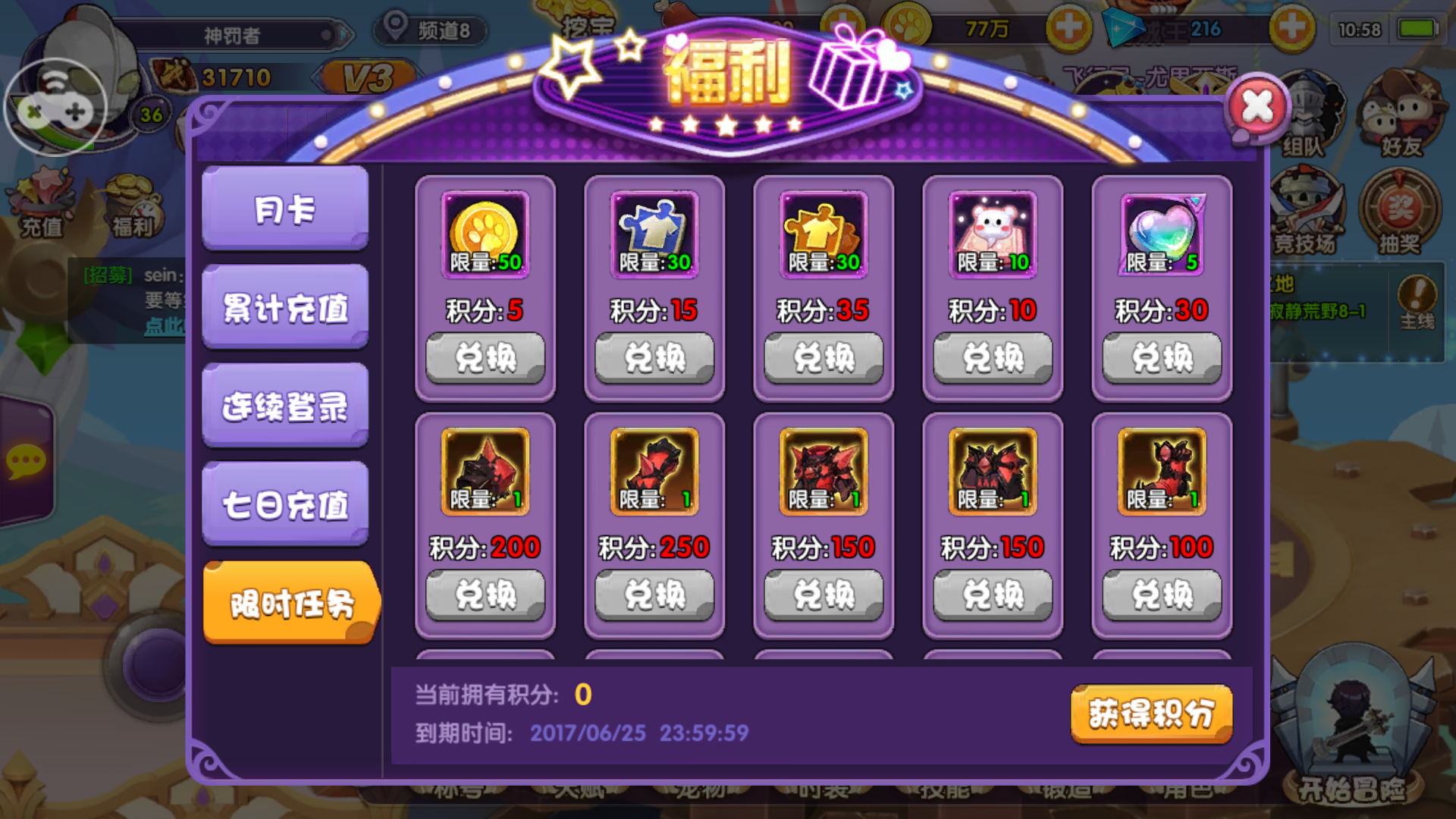Exchange the armor costing 250 points
This screenshot has width=1456, height=819.
click(x=654, y=595)
